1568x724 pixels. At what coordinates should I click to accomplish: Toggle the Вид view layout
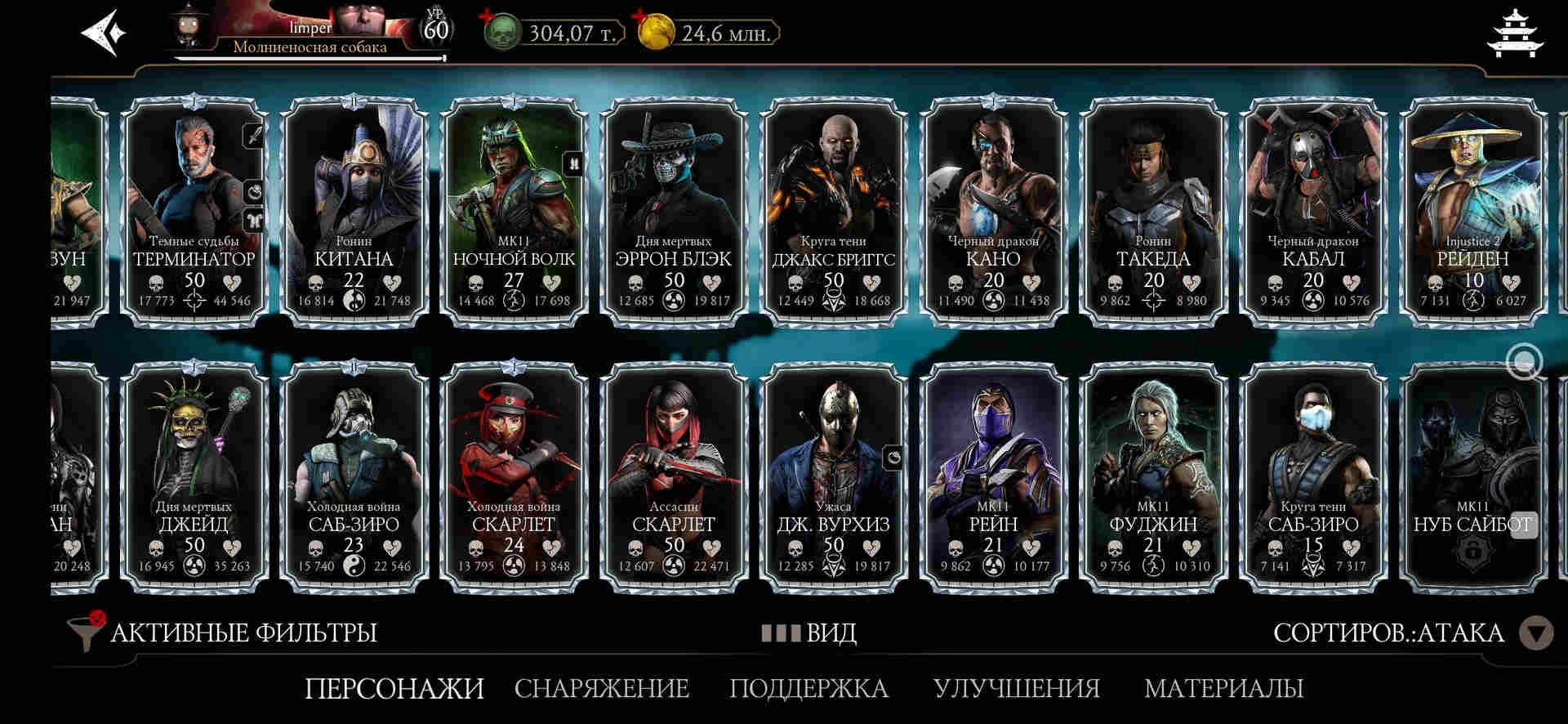(808, 632)
